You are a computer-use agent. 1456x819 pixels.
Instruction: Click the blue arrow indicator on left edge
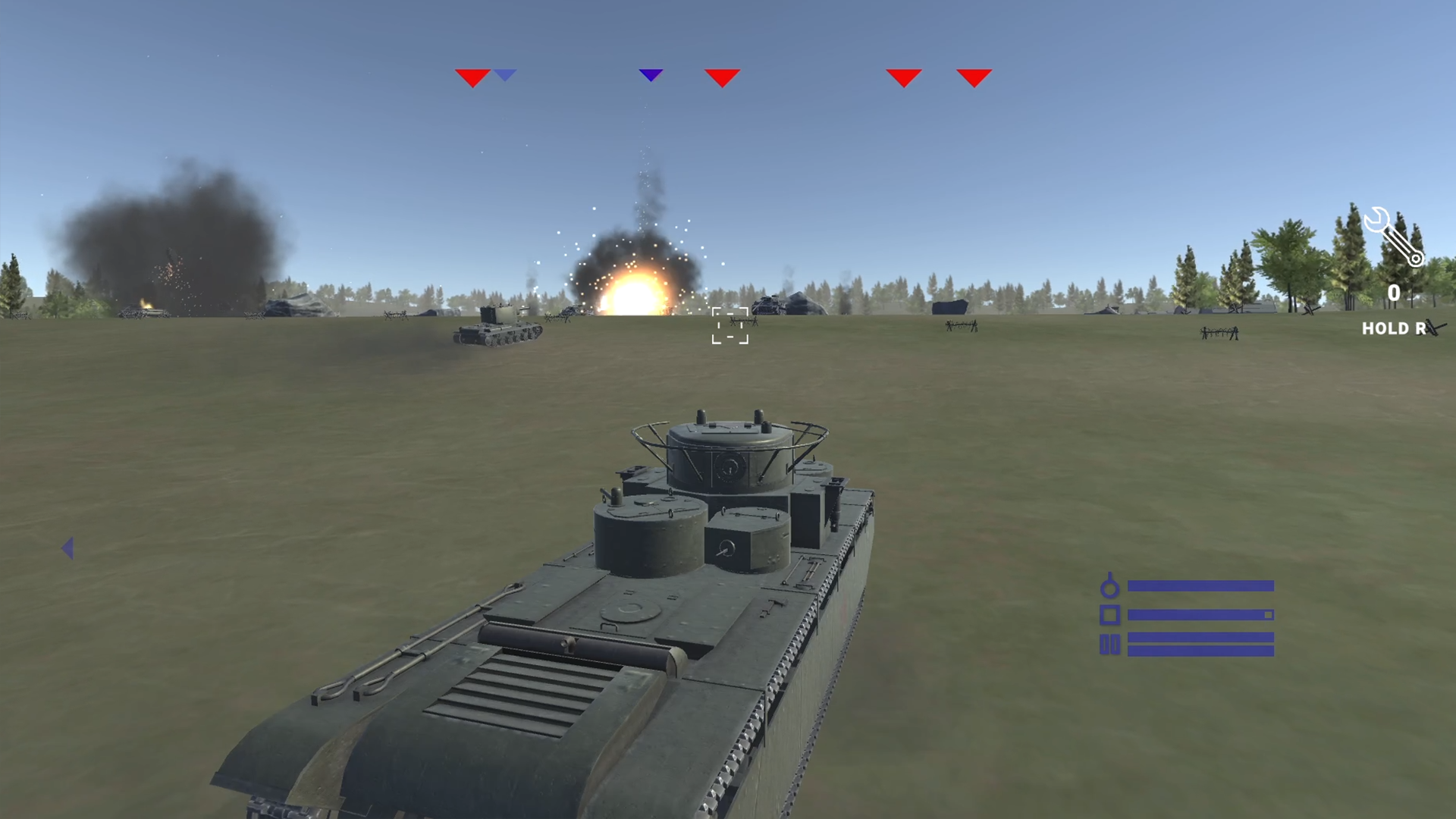(68, 548)
